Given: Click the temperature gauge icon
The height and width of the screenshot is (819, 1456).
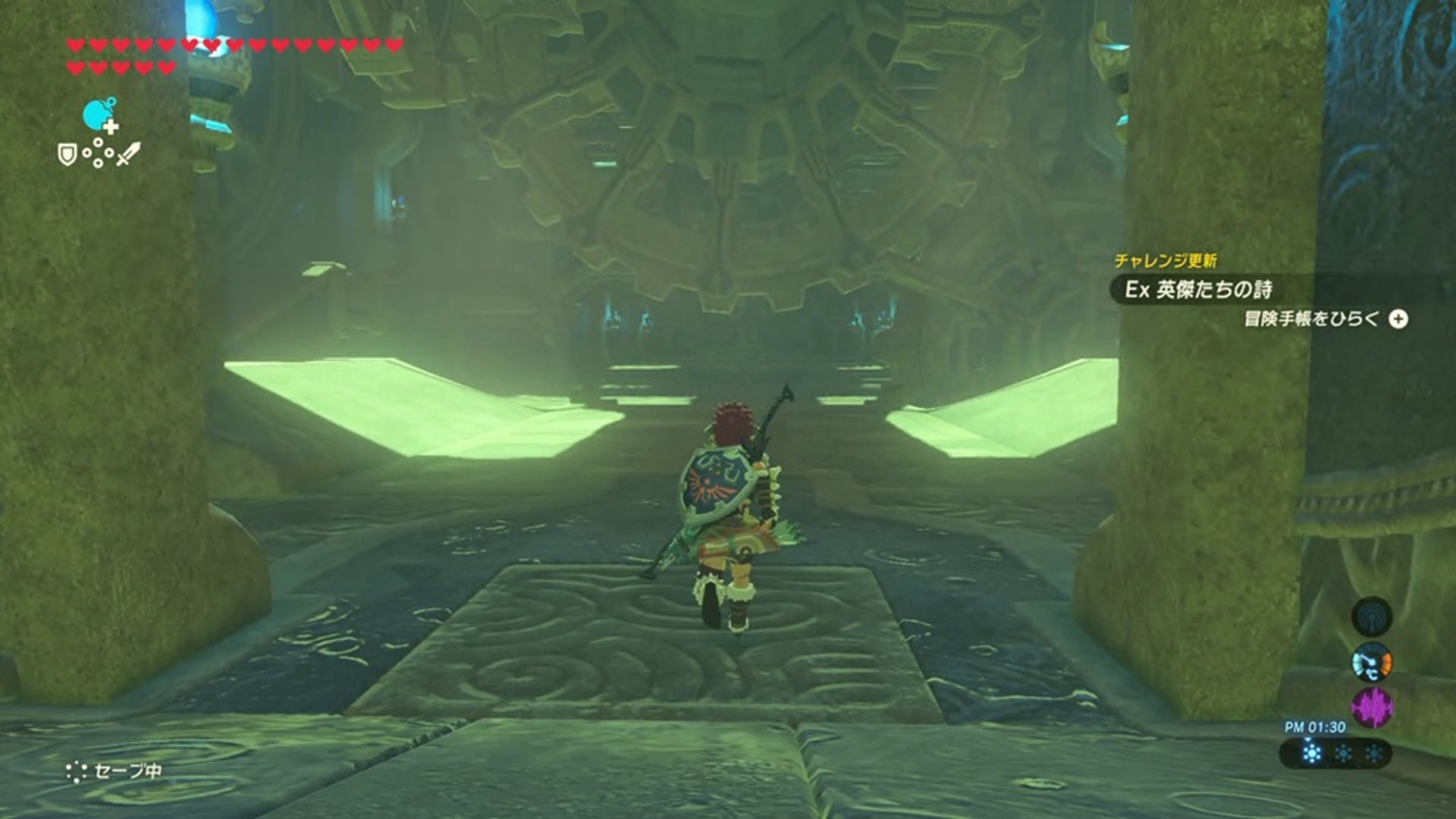Looking at the screenshot, I should click(1371, 663).
